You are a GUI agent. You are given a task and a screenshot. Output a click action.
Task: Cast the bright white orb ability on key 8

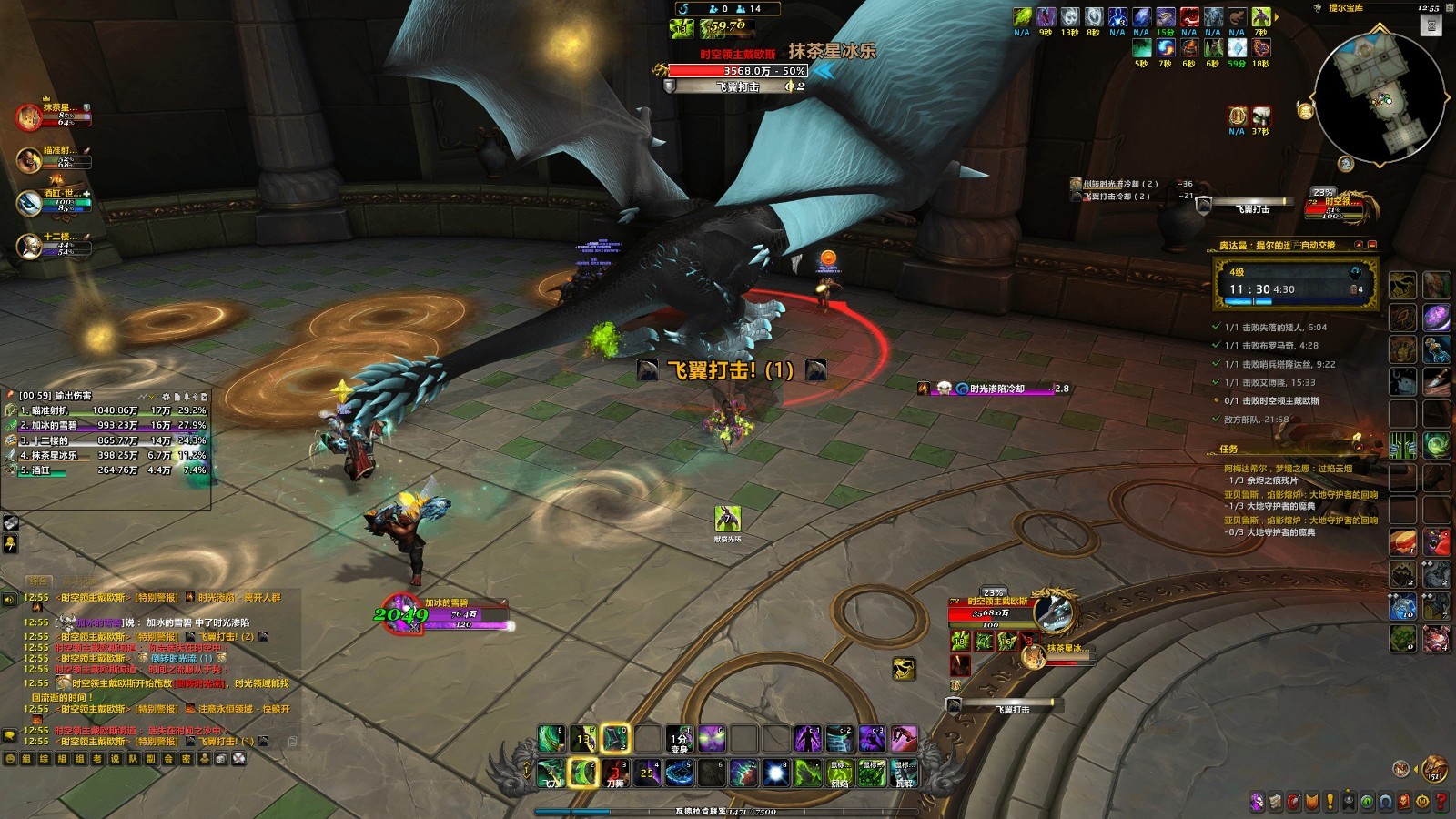point(775,773)
